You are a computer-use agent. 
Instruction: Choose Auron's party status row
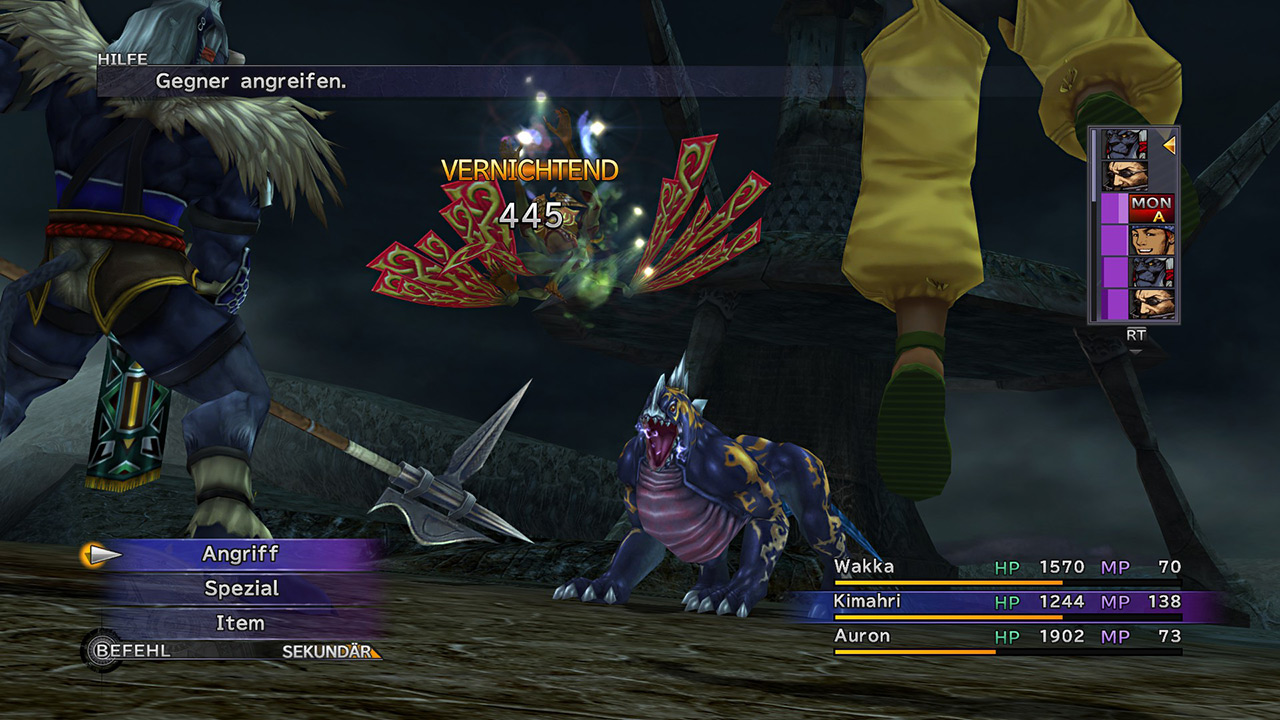tap(1007, 637)
